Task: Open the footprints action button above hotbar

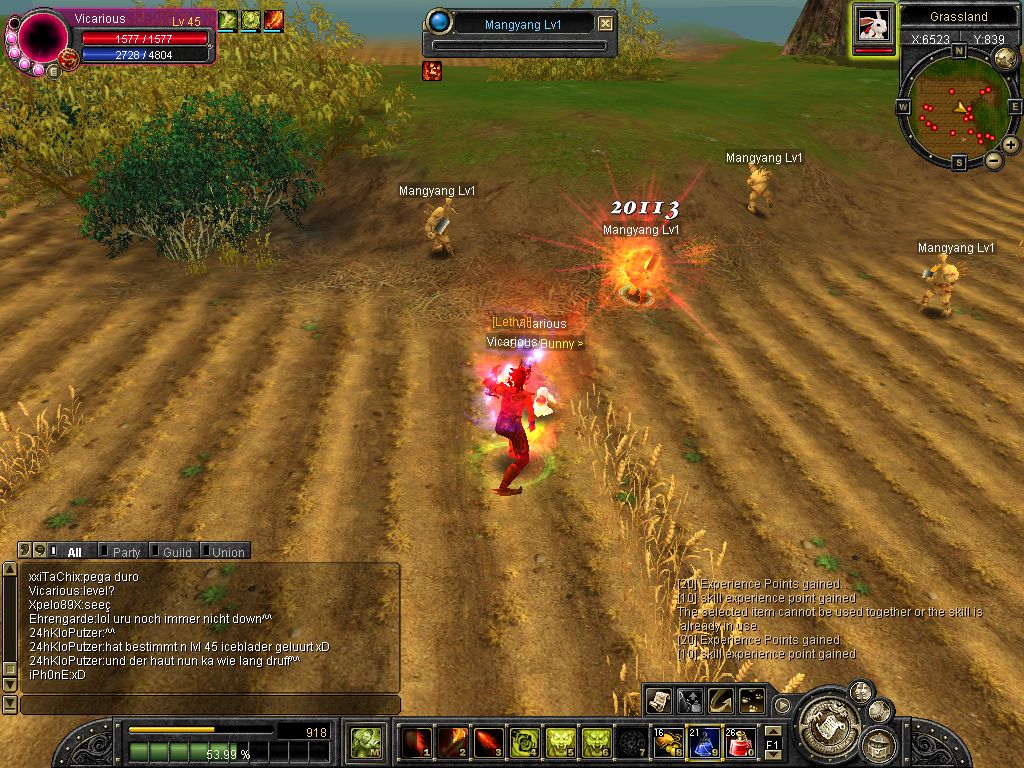Action: coord(750,700)
